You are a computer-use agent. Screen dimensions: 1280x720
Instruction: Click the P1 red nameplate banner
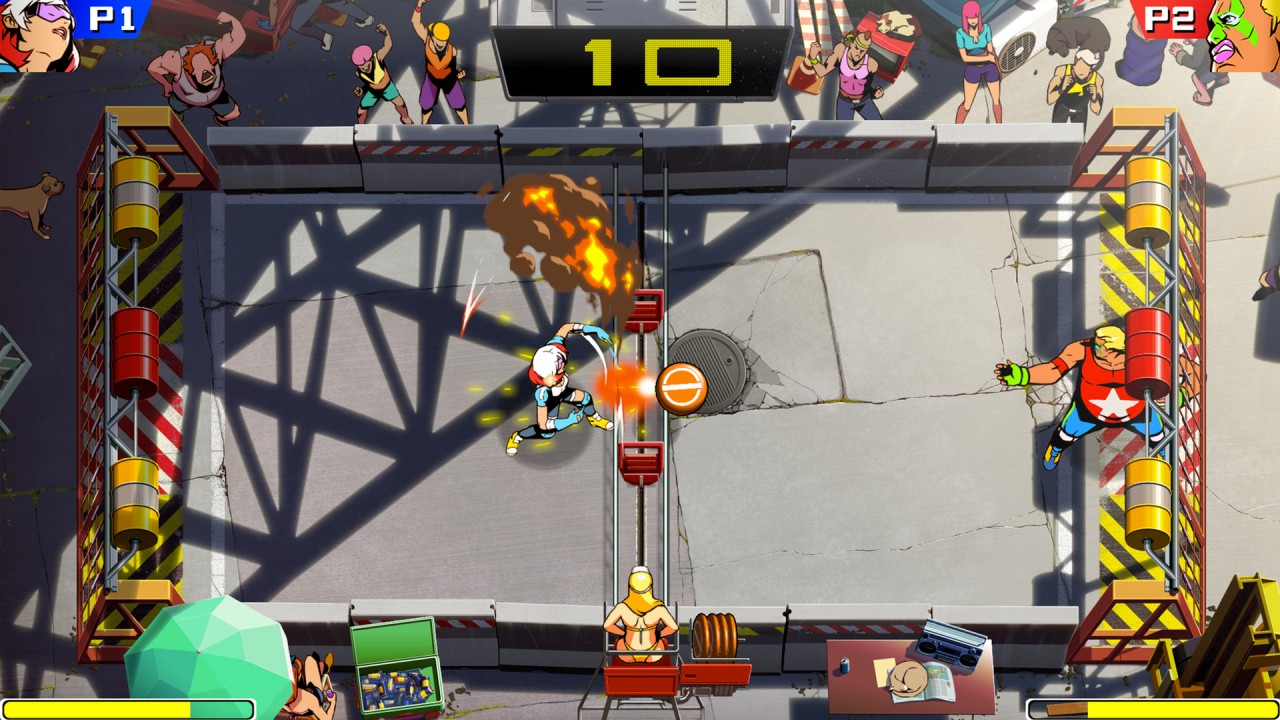pos(105,17)
